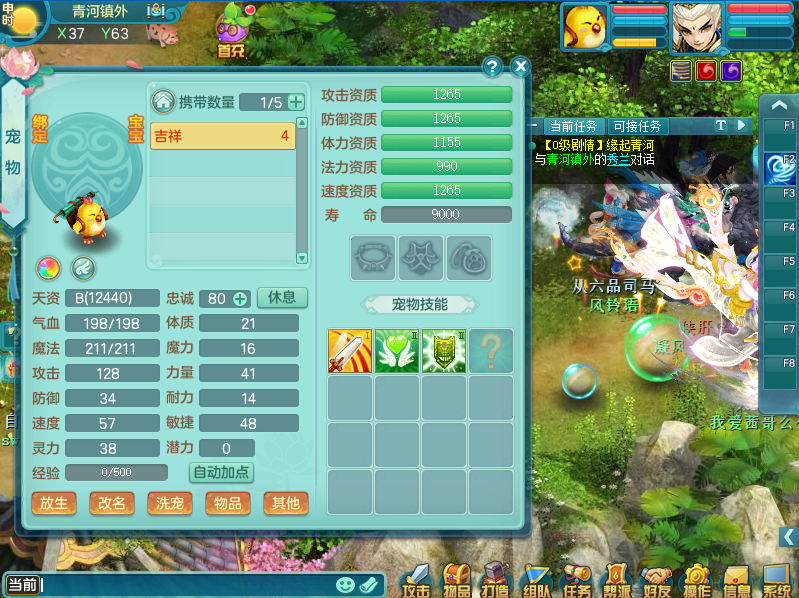The height and width of the screenshot is (598, 799).
Task: Select the green heart pet skill
Action: pos(397,351)
